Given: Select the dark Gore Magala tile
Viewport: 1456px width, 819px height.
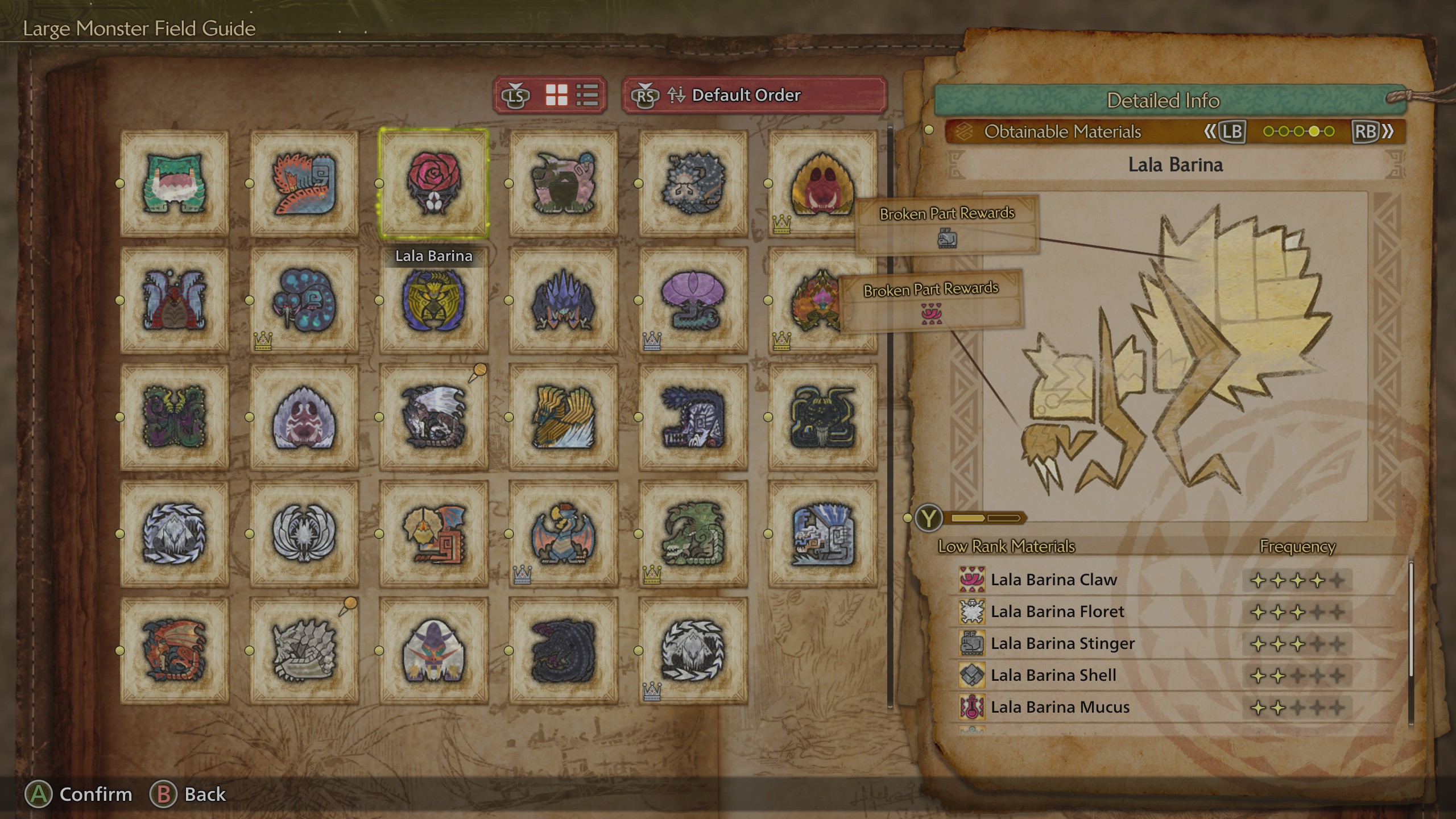Looking at the screenshot, I should 564,651.
